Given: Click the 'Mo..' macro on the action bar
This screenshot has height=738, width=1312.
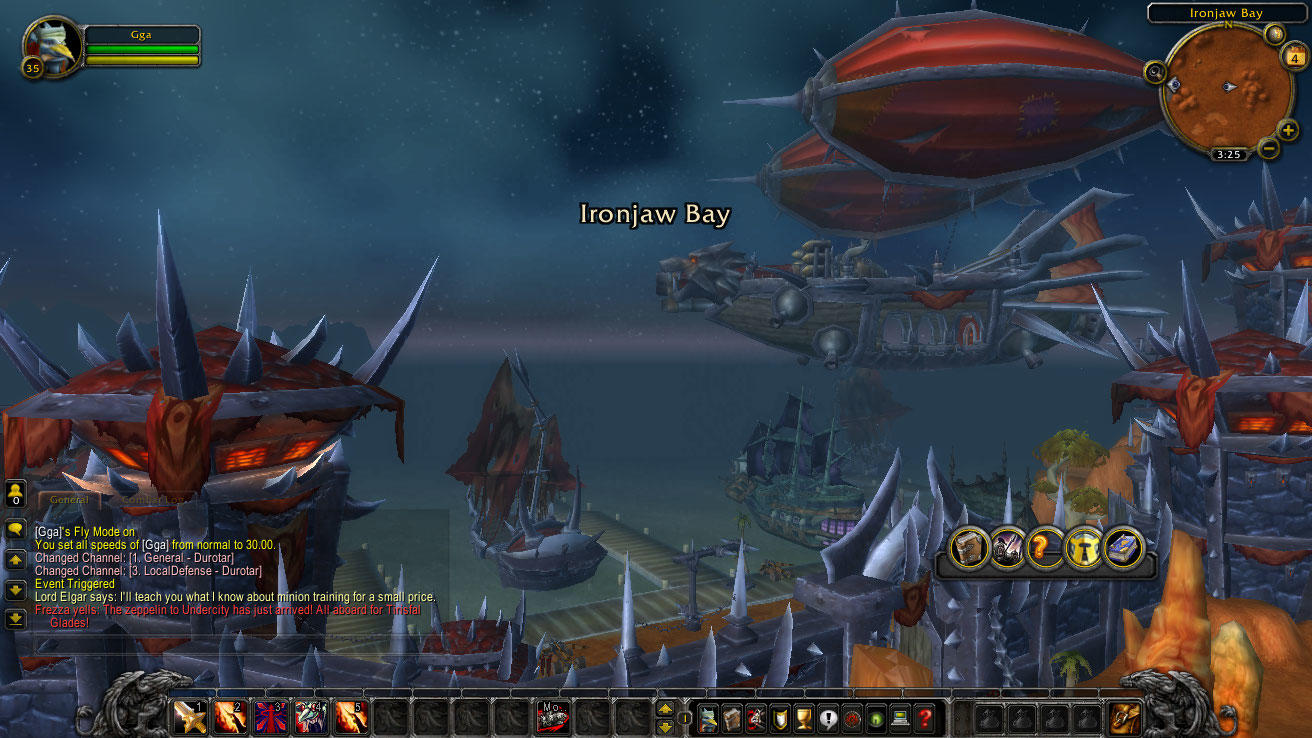Looking at the screenshot, I should (x=552, y=717).
